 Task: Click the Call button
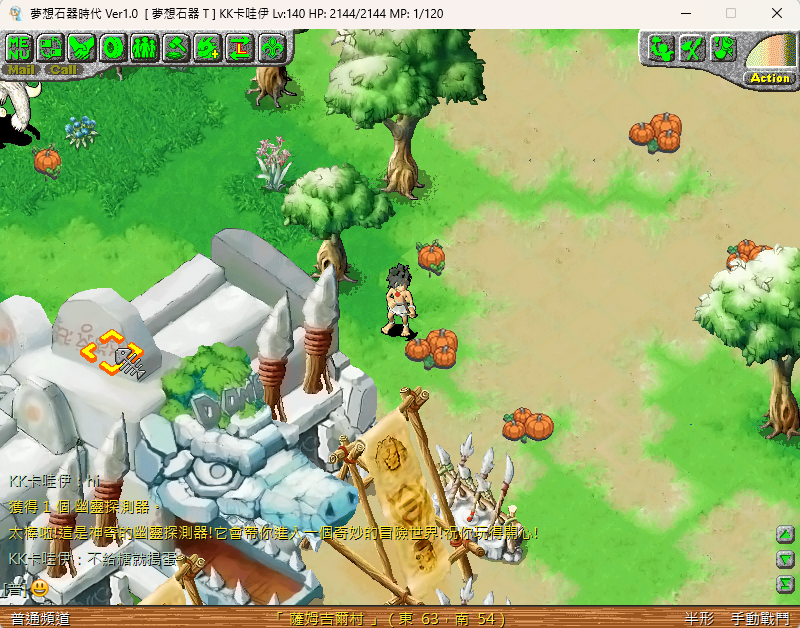point(62,70)
